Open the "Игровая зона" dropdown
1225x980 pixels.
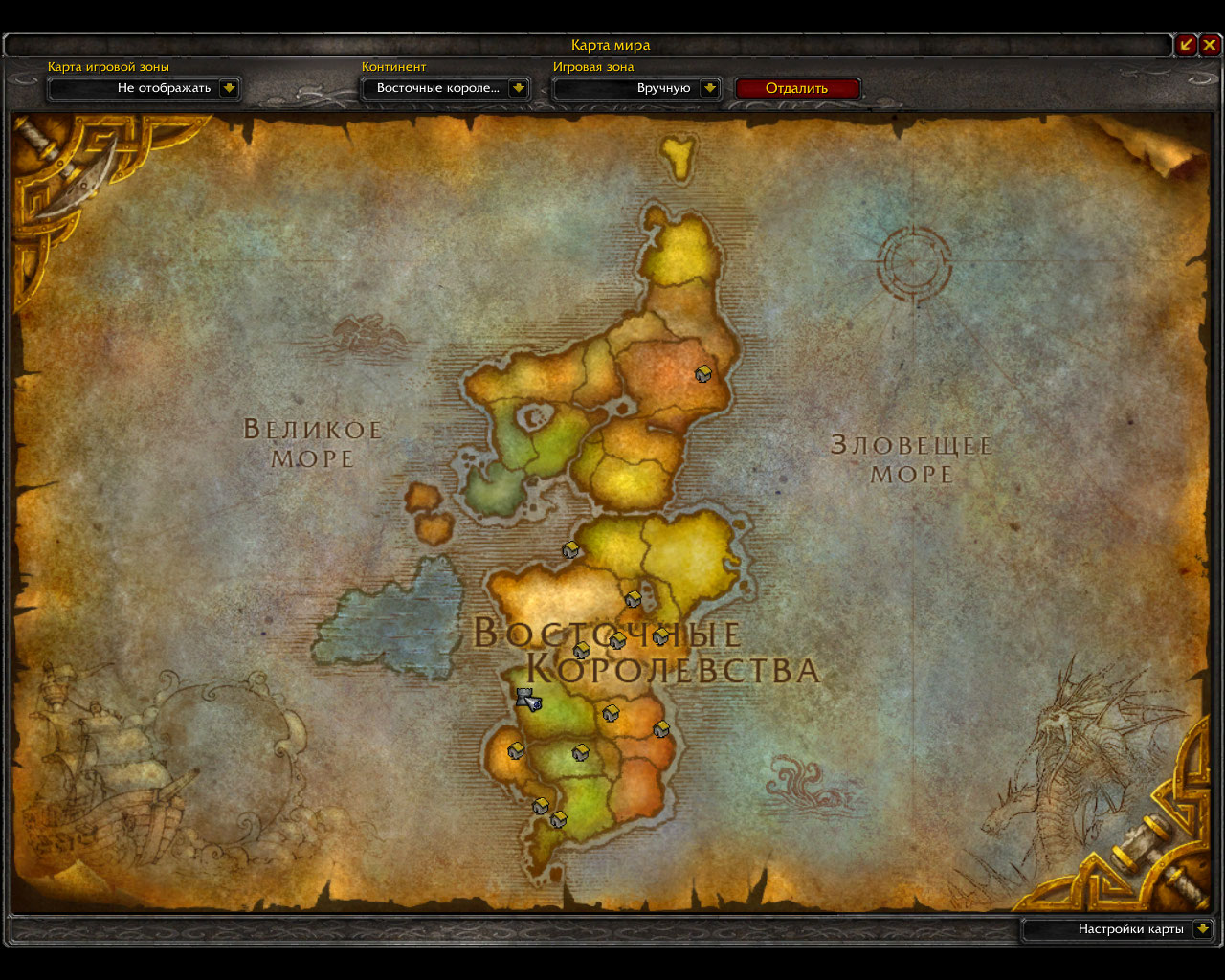coord(709,88)
